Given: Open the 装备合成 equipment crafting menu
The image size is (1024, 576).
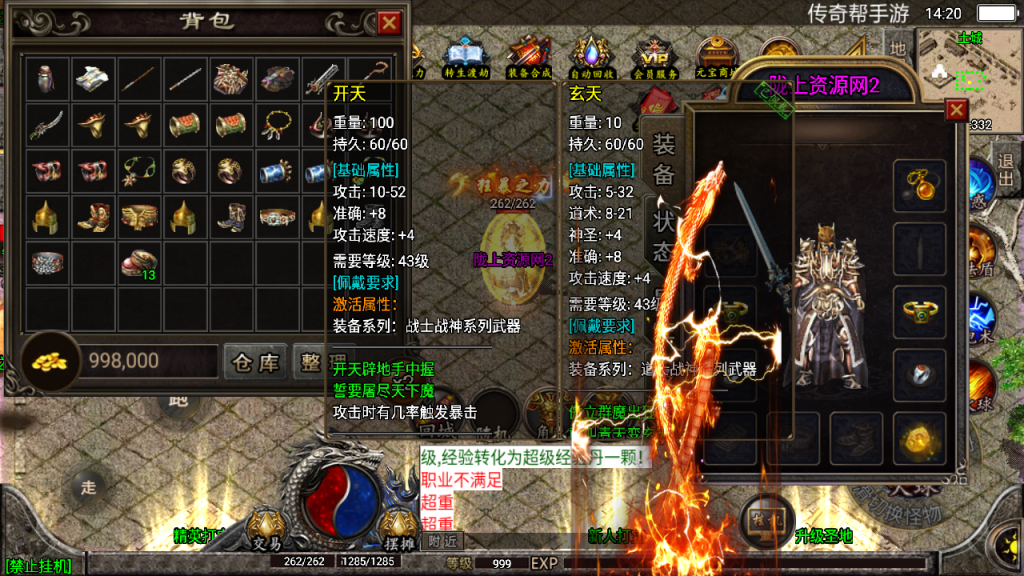Looking at the screenshot, I should [x=529, y=58].
